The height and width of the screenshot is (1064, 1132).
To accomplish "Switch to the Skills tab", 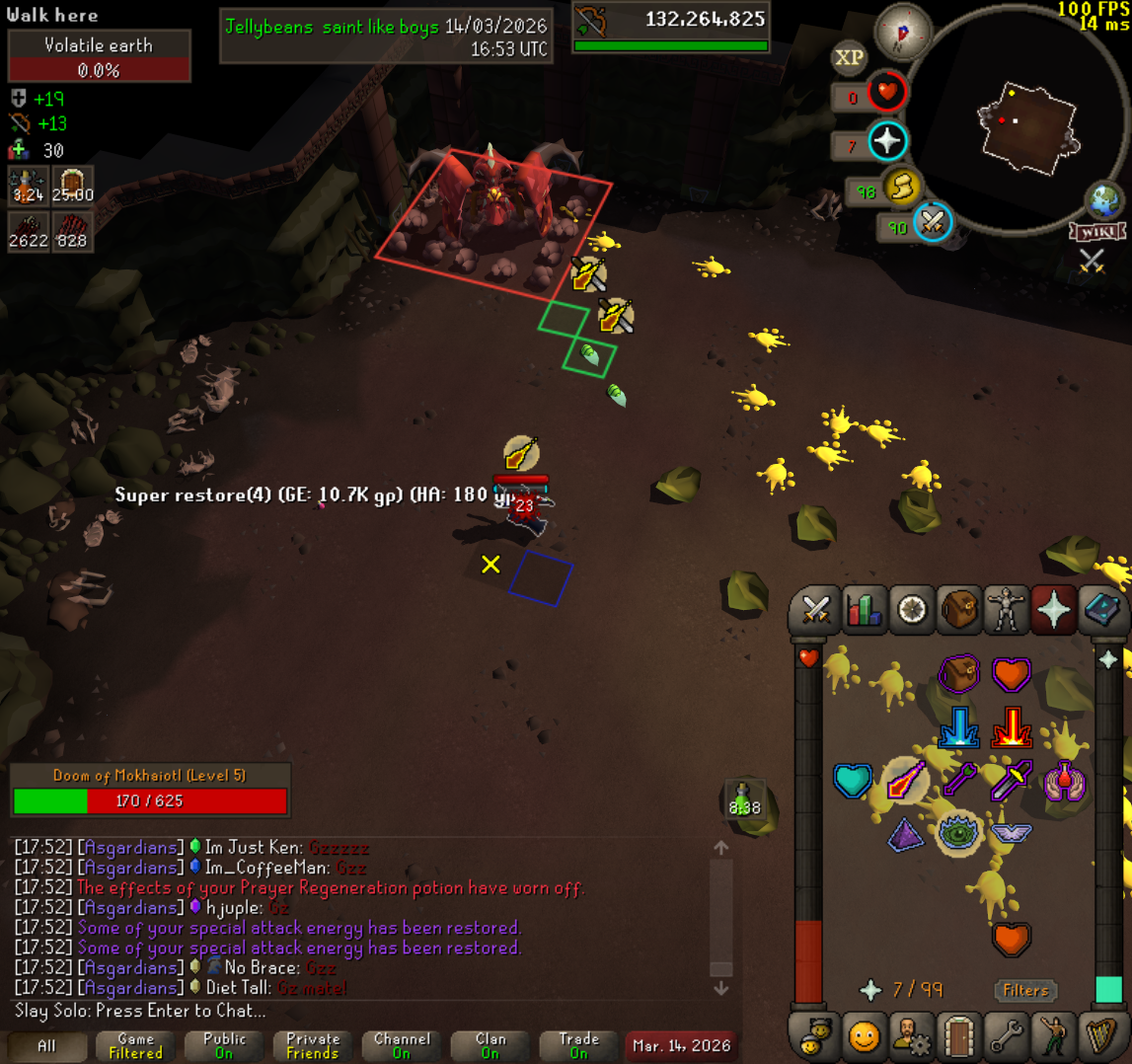I will click(864, 611).
